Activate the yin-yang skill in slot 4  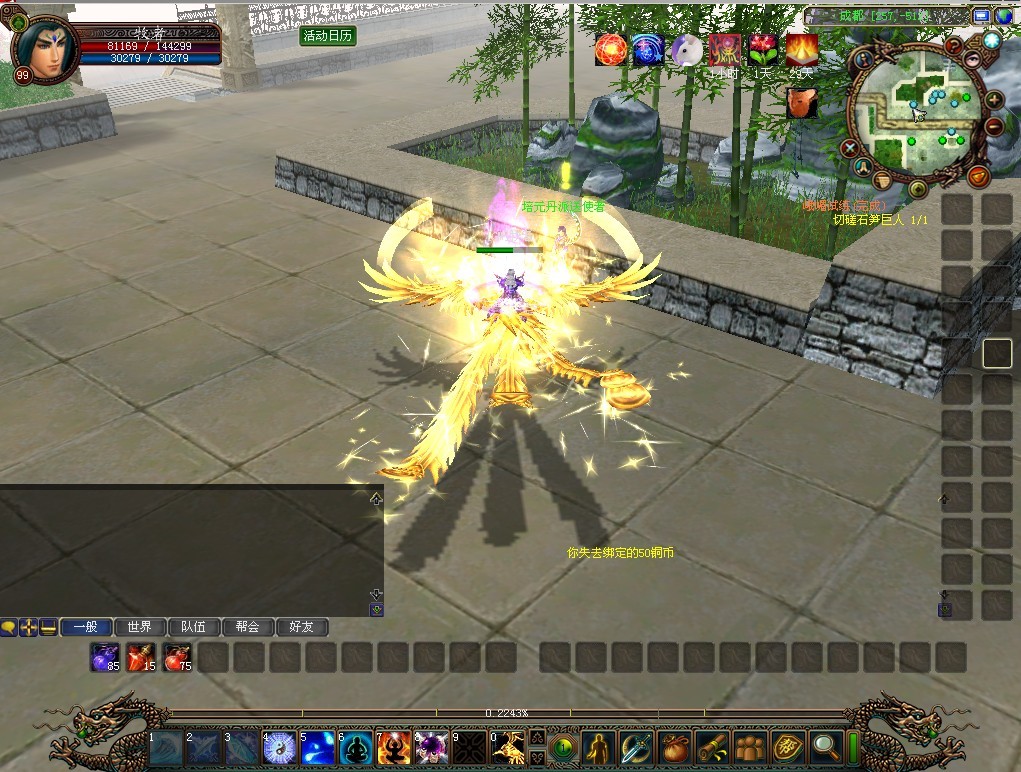click(x=280, y=748)
